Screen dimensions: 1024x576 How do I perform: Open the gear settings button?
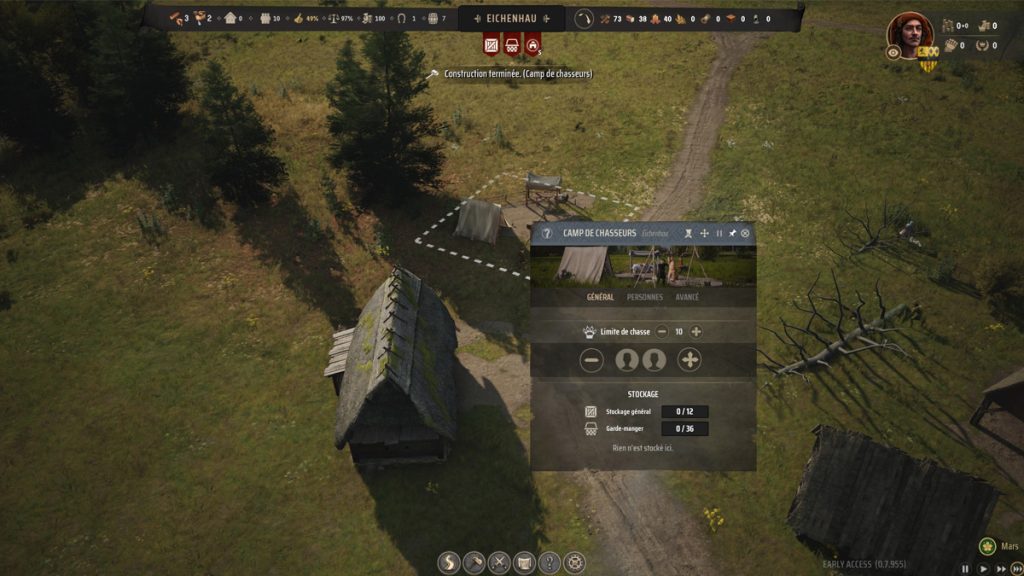pos(574,563)
